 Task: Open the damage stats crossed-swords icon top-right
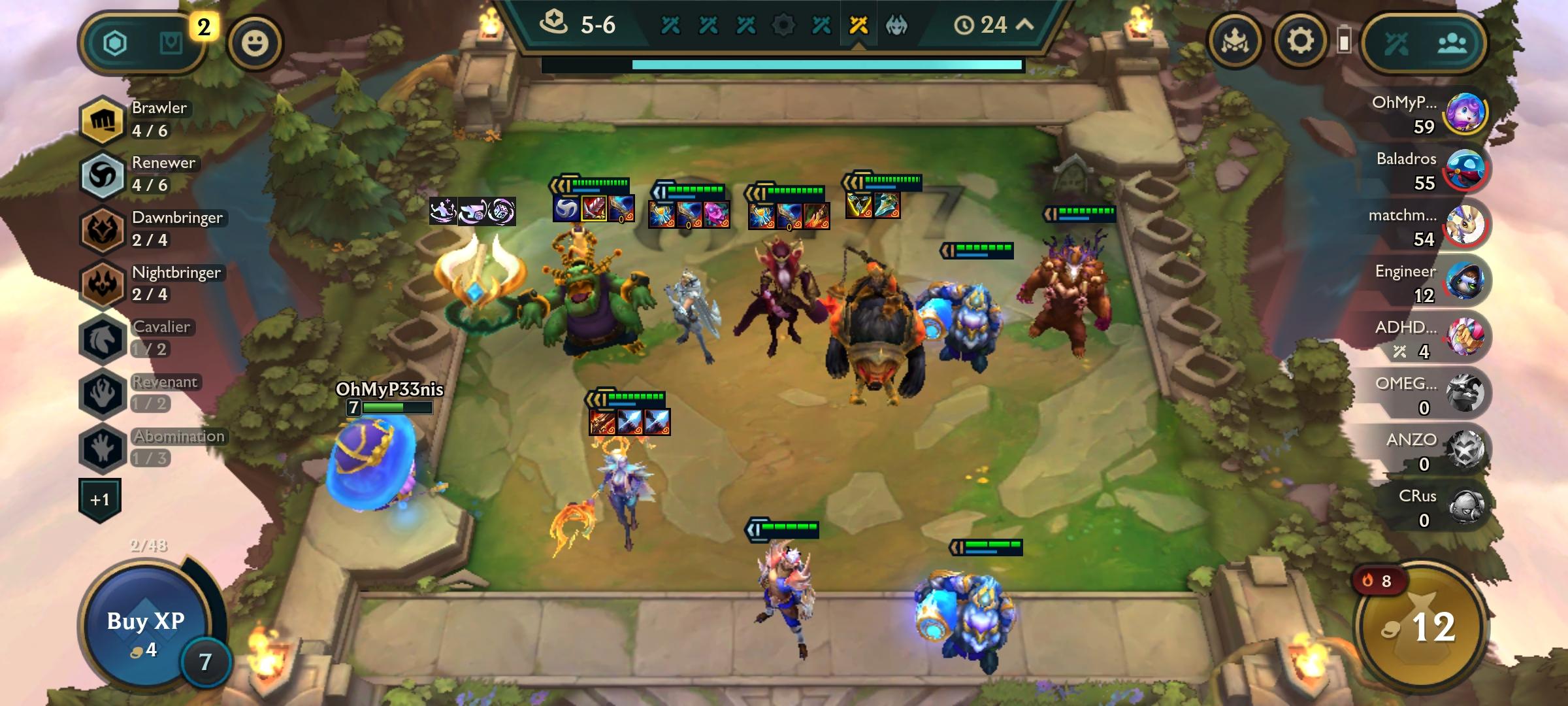point(1398,41)
